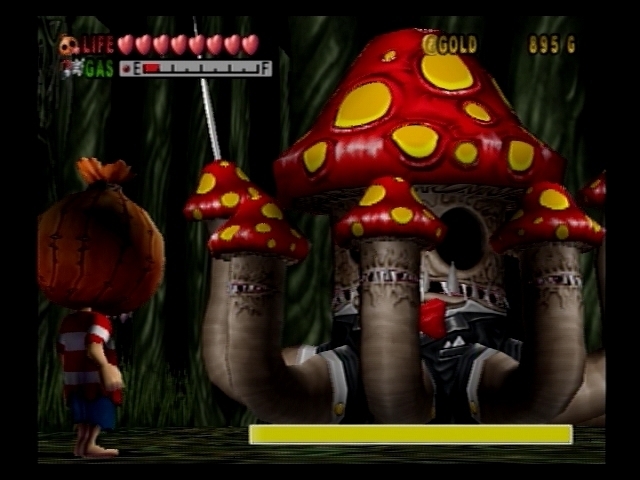Click the skull icon beside LIFE
This screenshot has width=640, height=480.
click(x=68, y=45)
